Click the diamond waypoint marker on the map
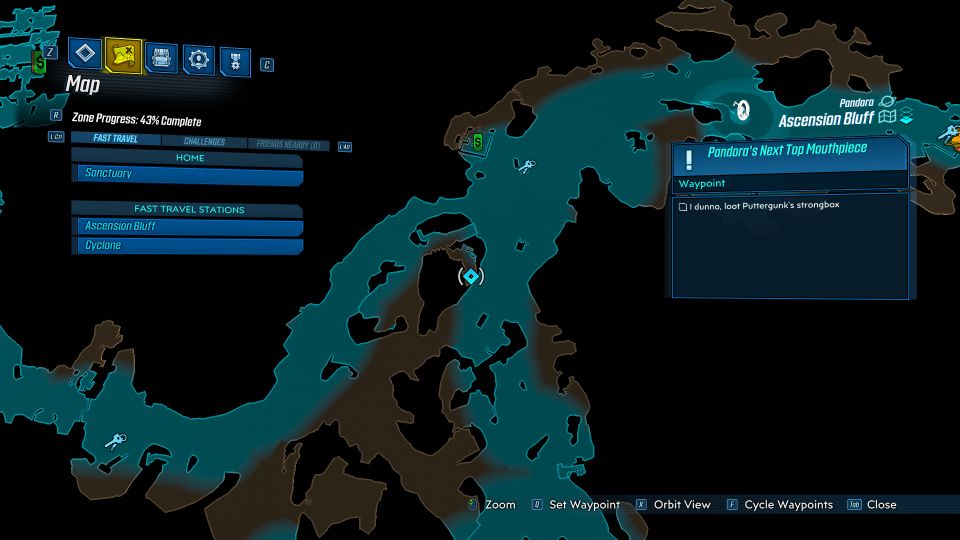This screenshot has width=960, height=540. (x=470, y=276)
